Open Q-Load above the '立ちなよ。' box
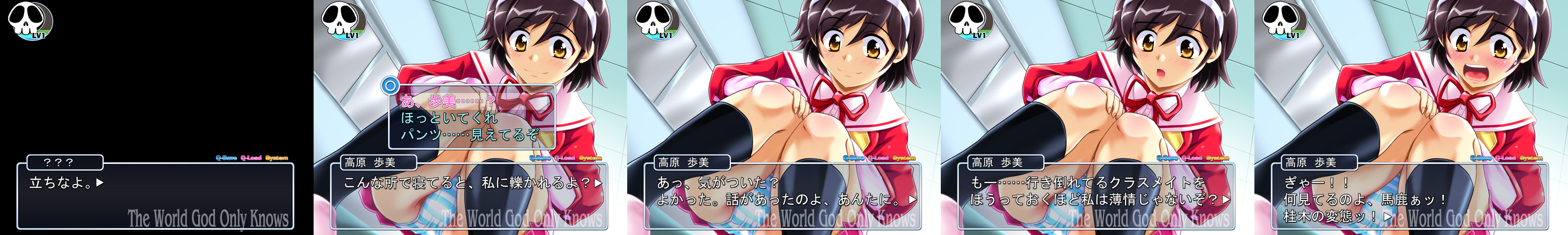This screenshot has height=235, width=1568. point(251,158)
